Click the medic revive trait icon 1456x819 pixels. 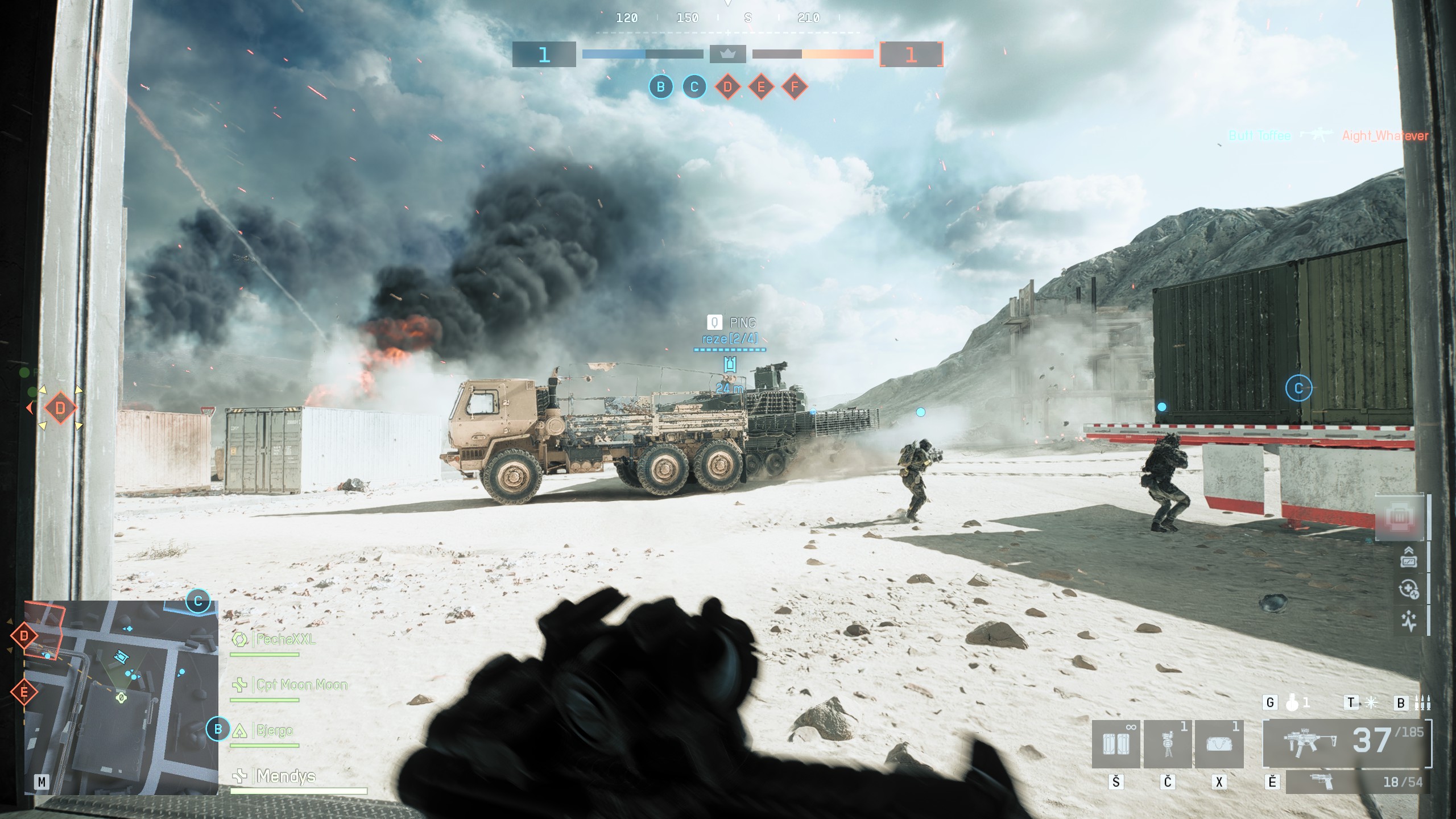(x=1408, y=589)
